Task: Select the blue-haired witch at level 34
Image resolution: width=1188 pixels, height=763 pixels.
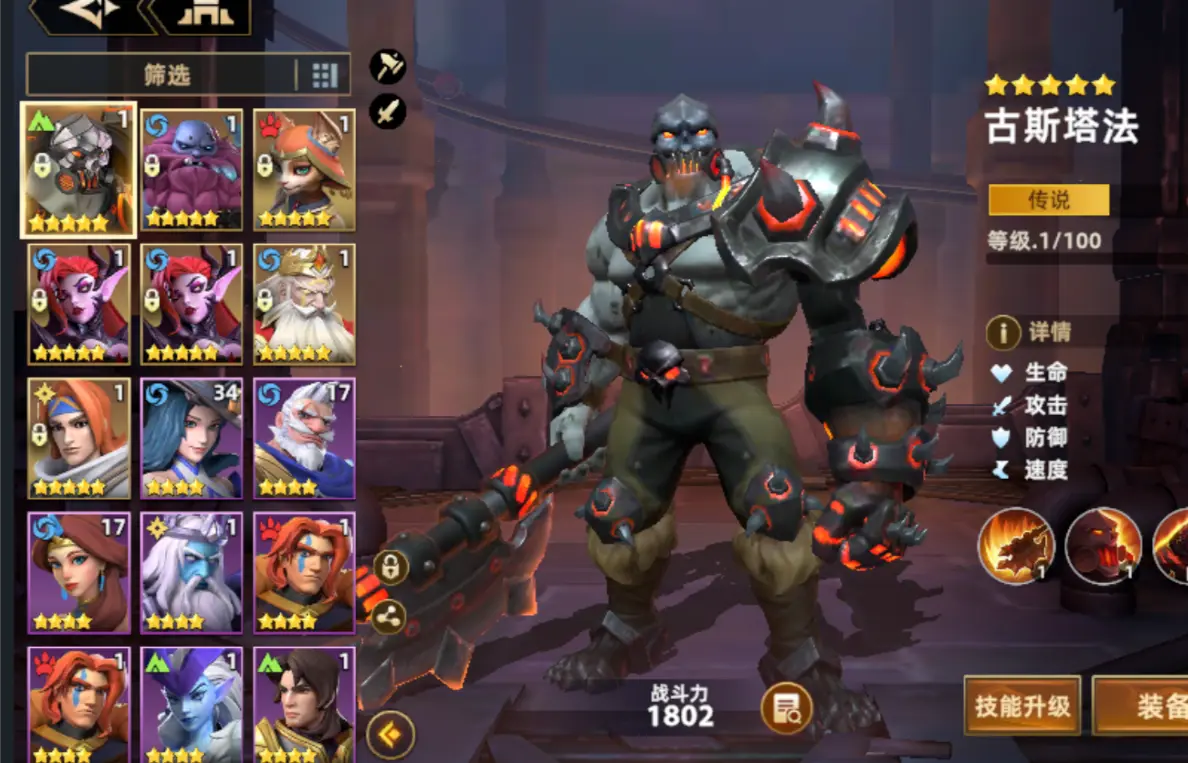Action: [191, 437]
